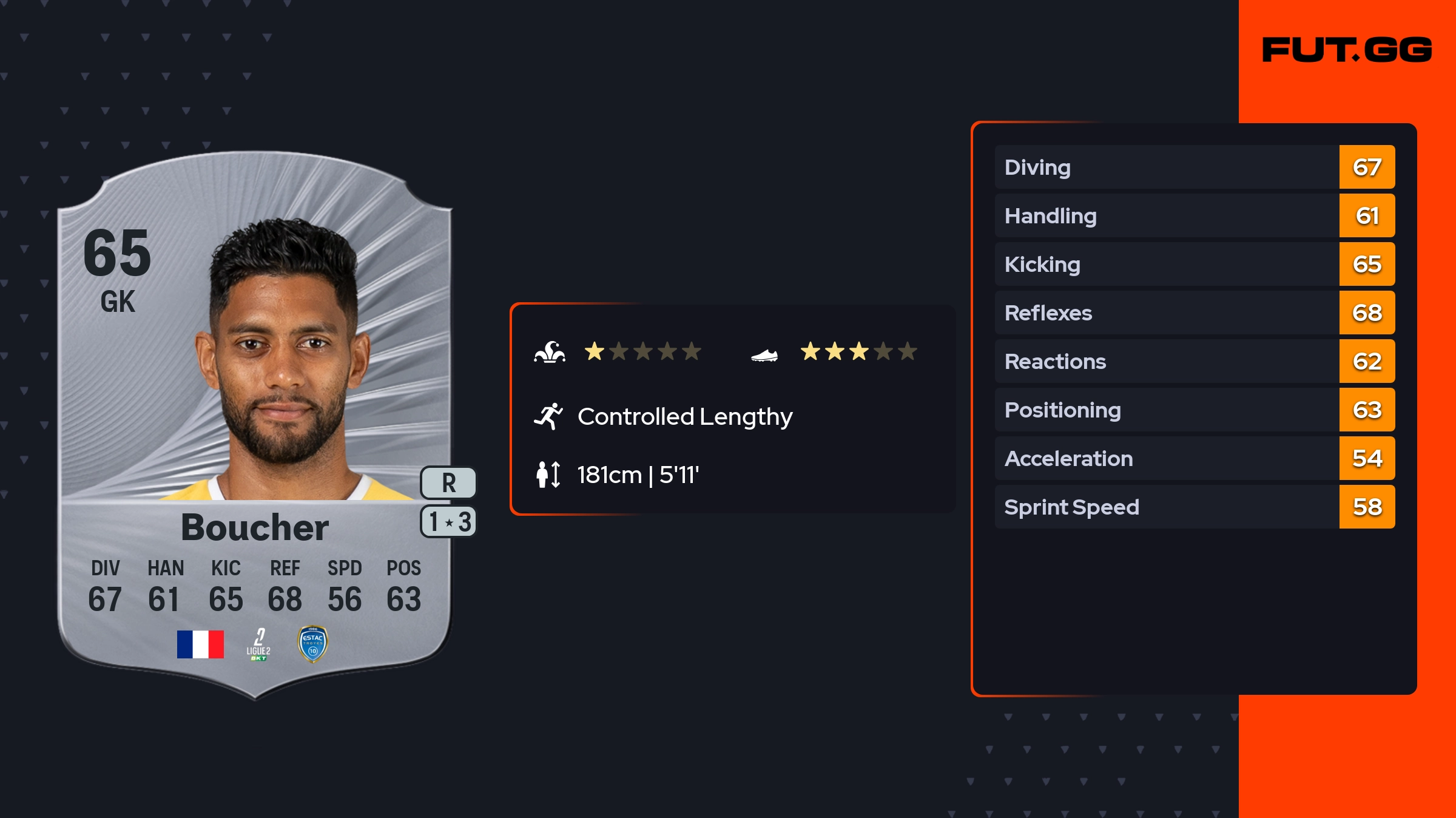Select the Reflexes stat row
This screenshot has width=1456, height=818.
(x=1194, y=313)
